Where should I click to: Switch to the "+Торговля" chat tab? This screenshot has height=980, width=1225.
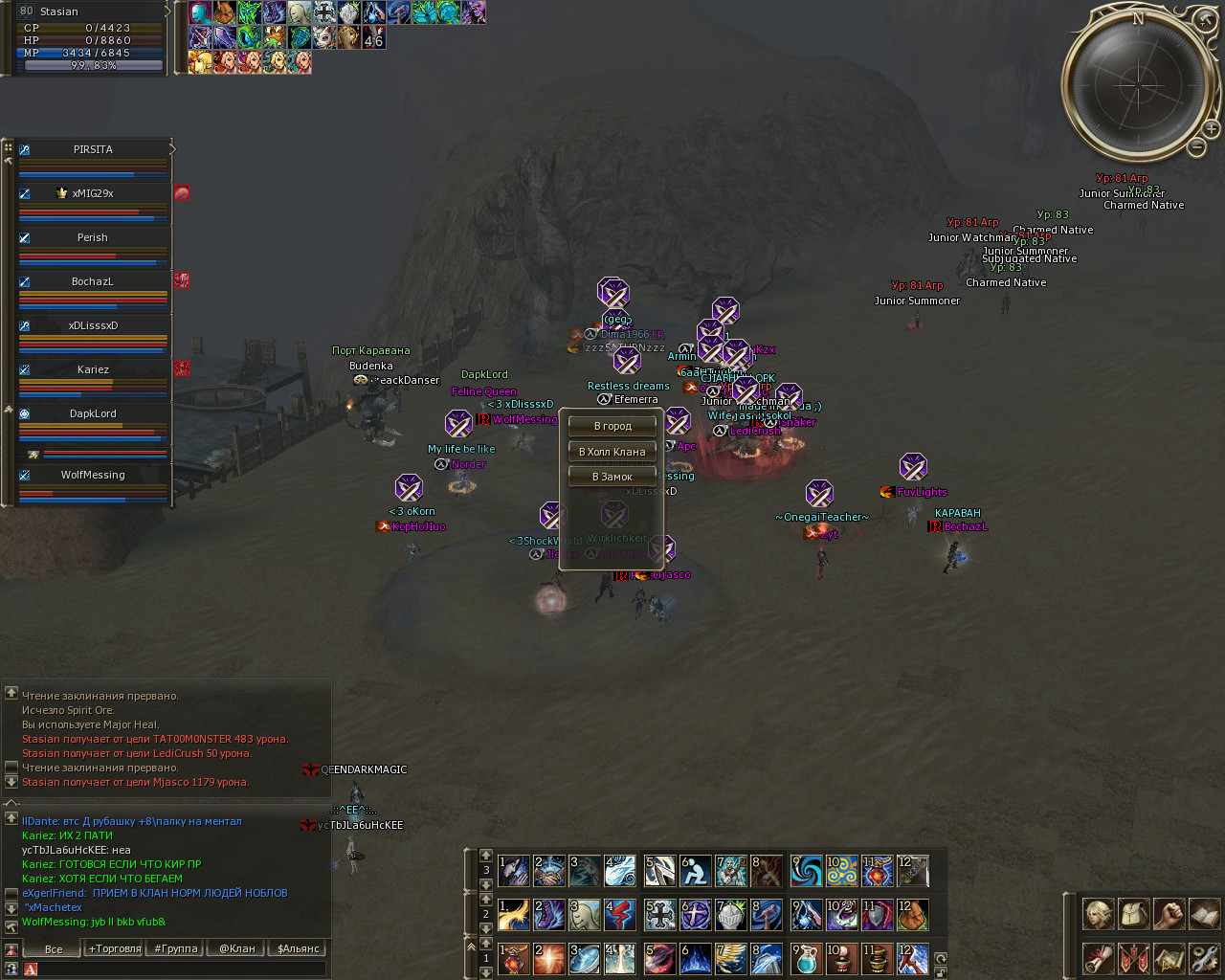pyautogui.click(x=115, y=948)
